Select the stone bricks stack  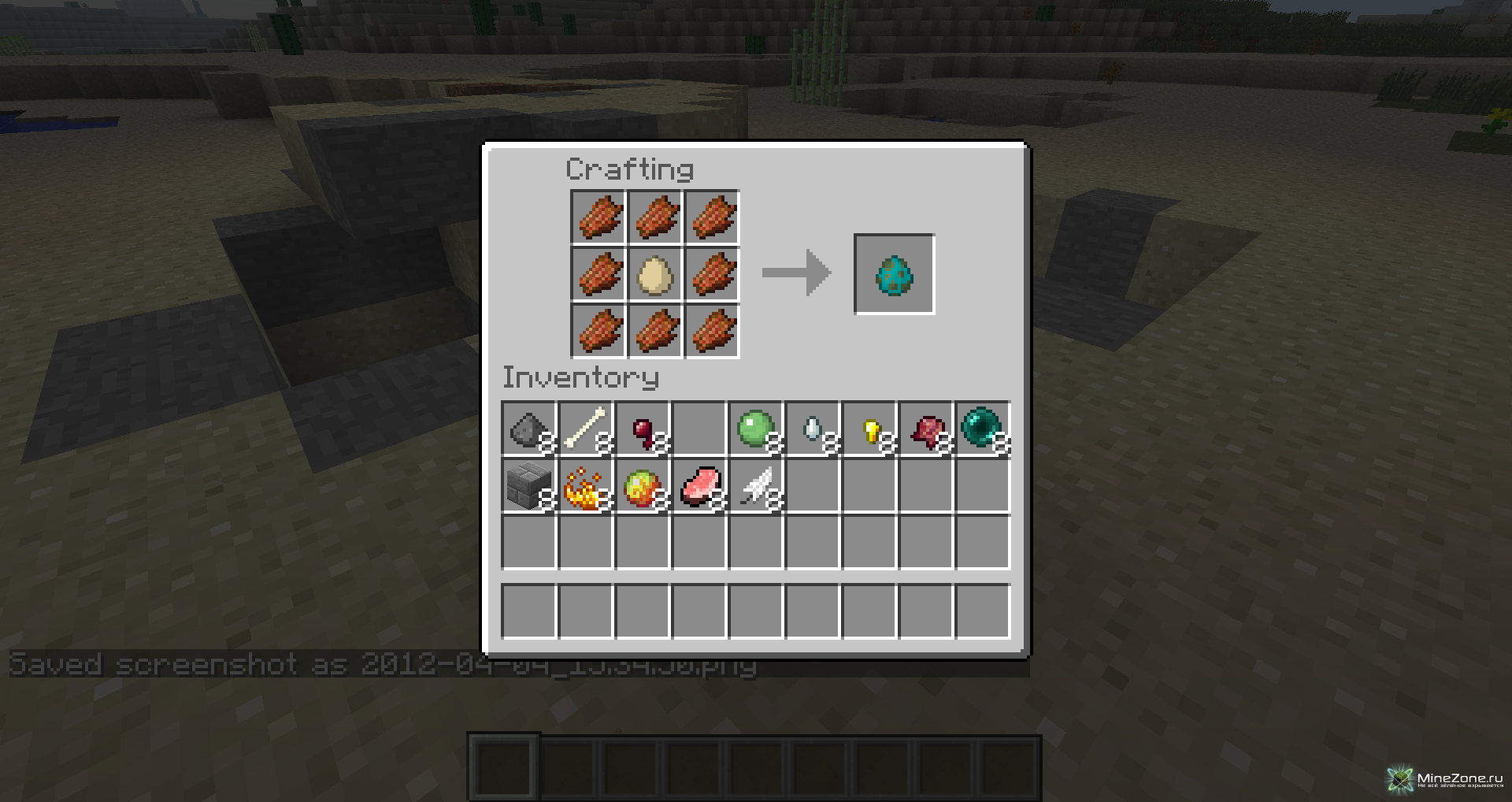coord(529,486)
